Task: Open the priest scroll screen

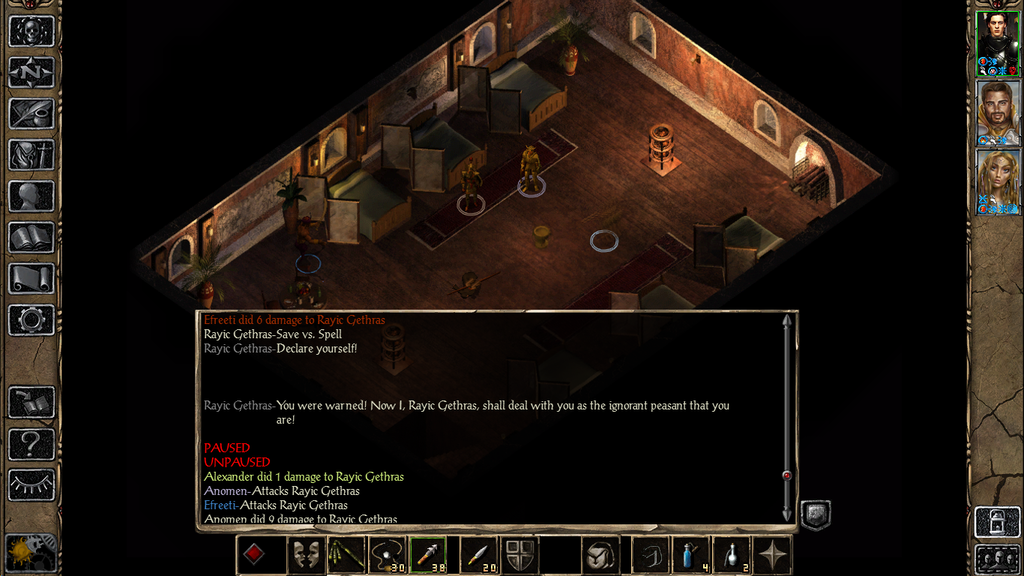Action: 31,278
